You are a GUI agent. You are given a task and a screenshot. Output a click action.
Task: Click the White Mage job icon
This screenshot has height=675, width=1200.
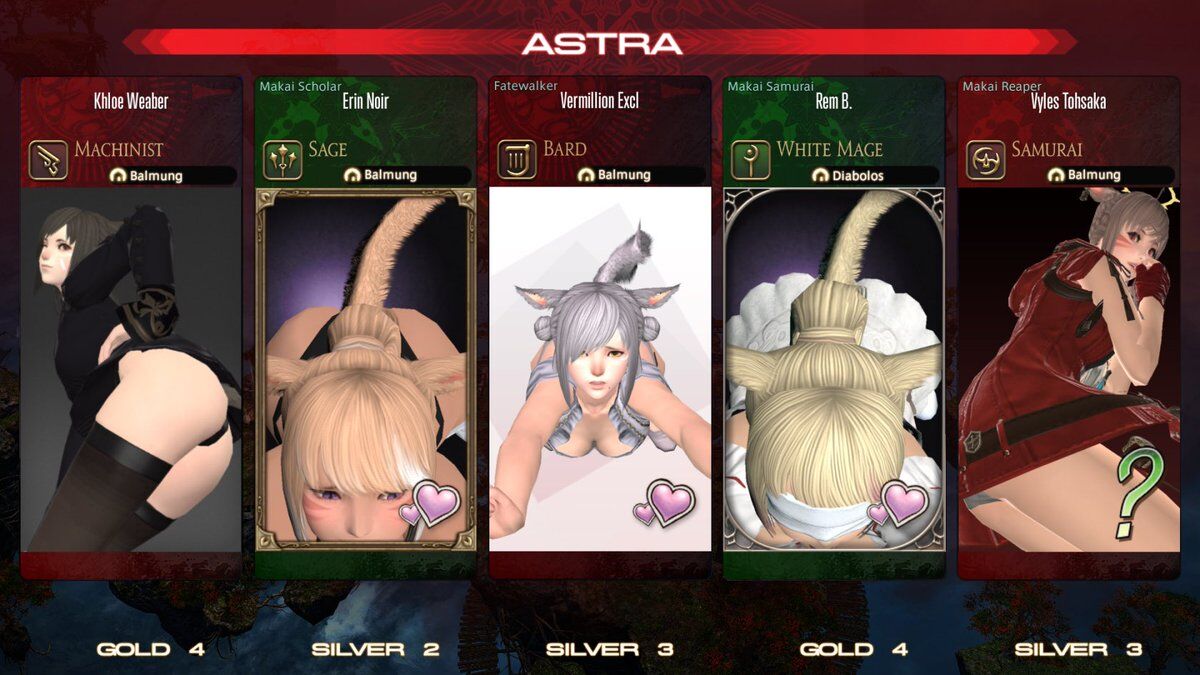click(x=751, y=159)
